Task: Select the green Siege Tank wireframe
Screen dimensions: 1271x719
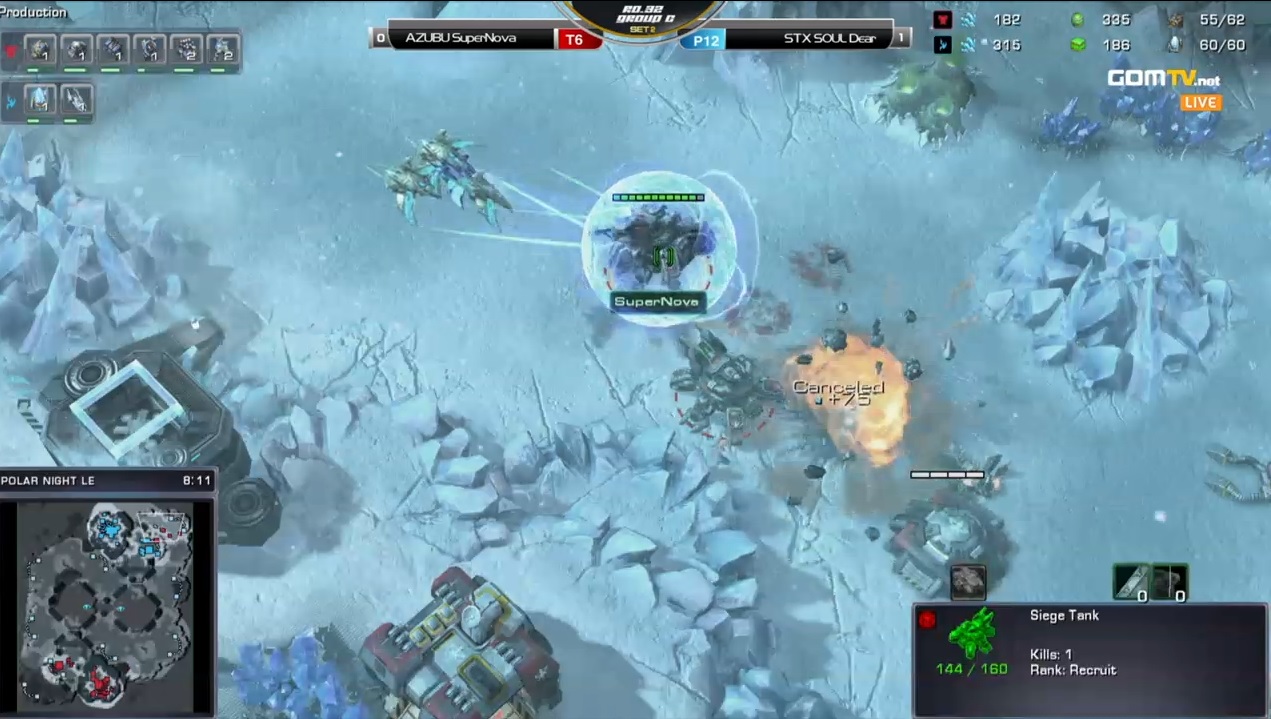Action: [x=972, y=634]
